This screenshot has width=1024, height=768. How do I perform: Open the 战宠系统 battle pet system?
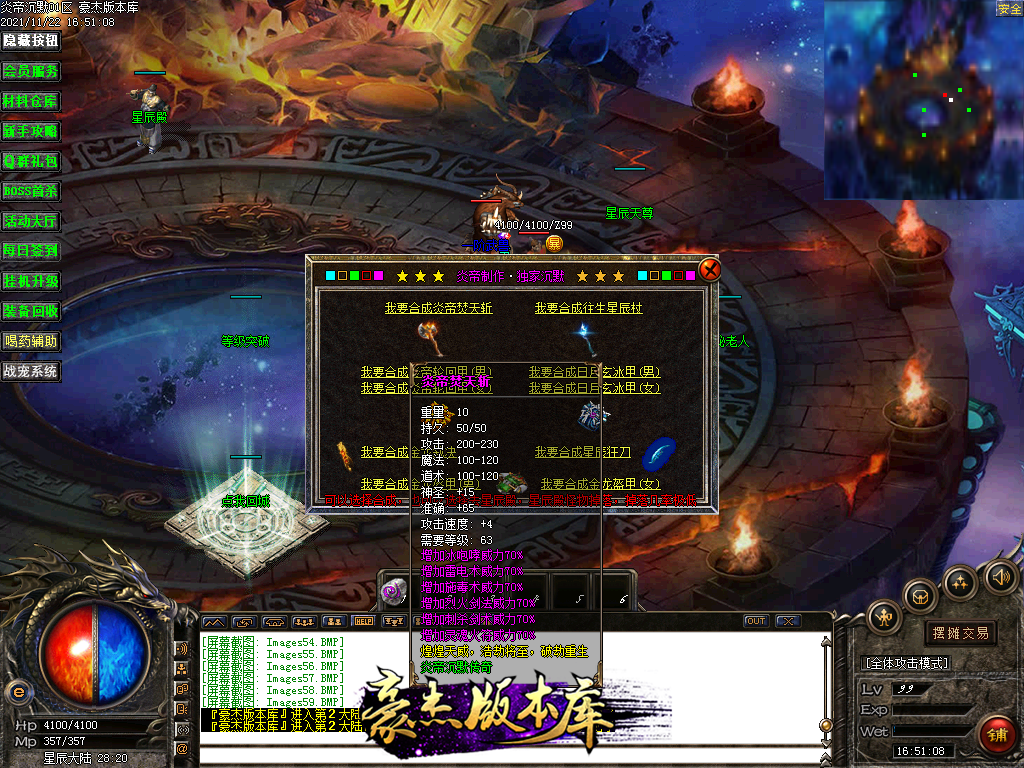click(x=30, y=371)
